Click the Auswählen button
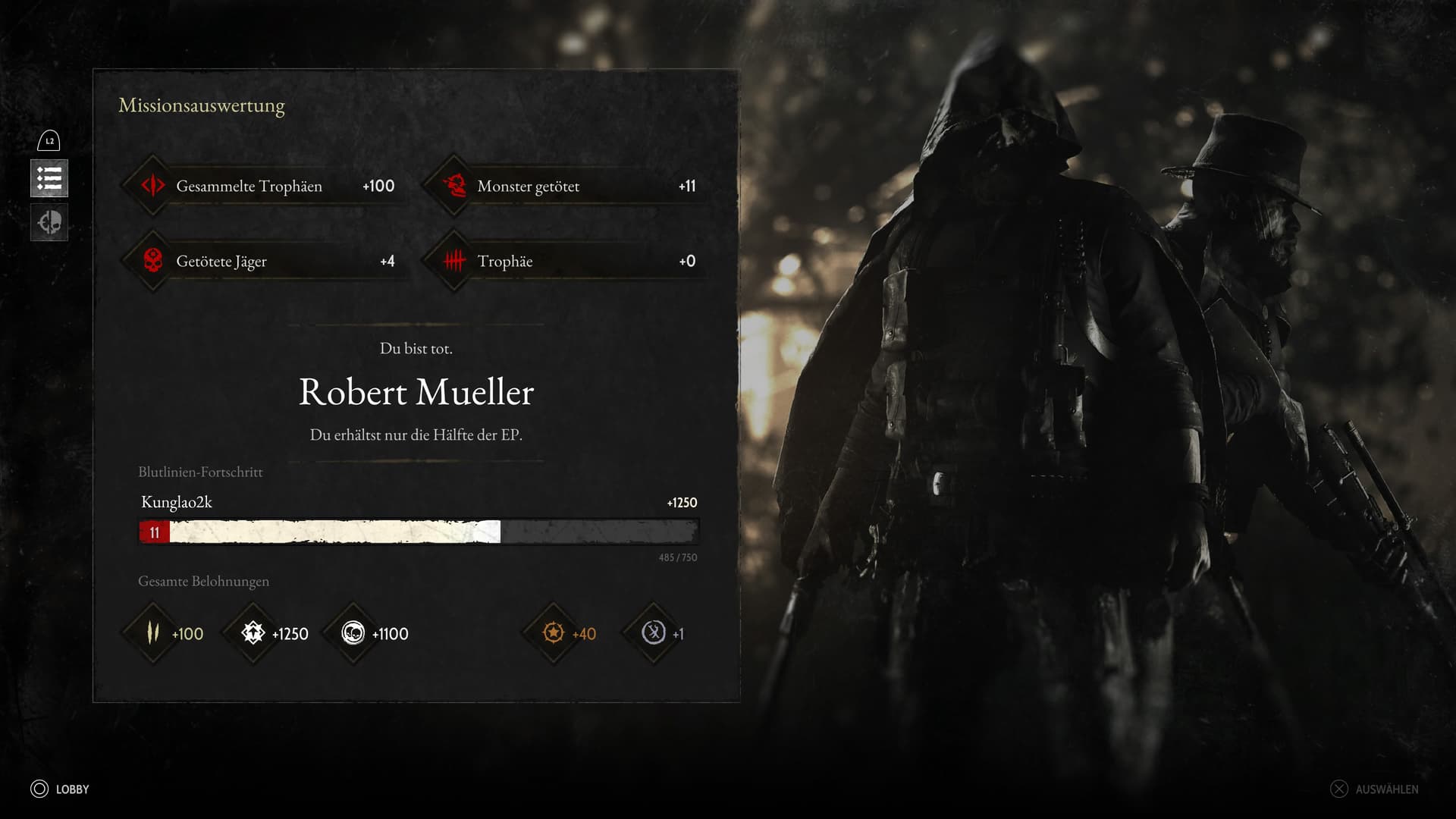Viewport: 1456px width, 819px height. coord(1374,789)
